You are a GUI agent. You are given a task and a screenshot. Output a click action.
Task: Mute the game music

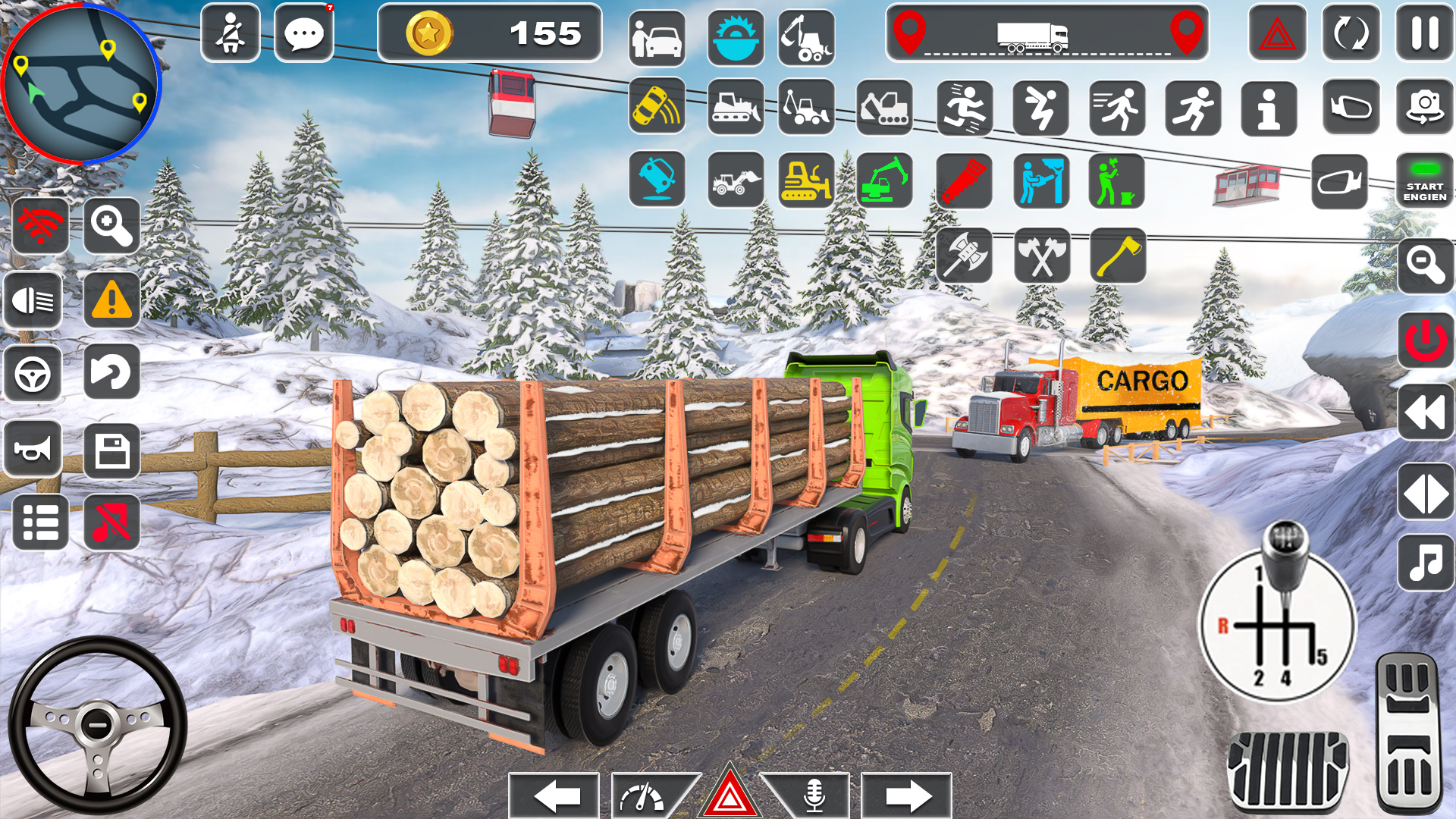111,522
